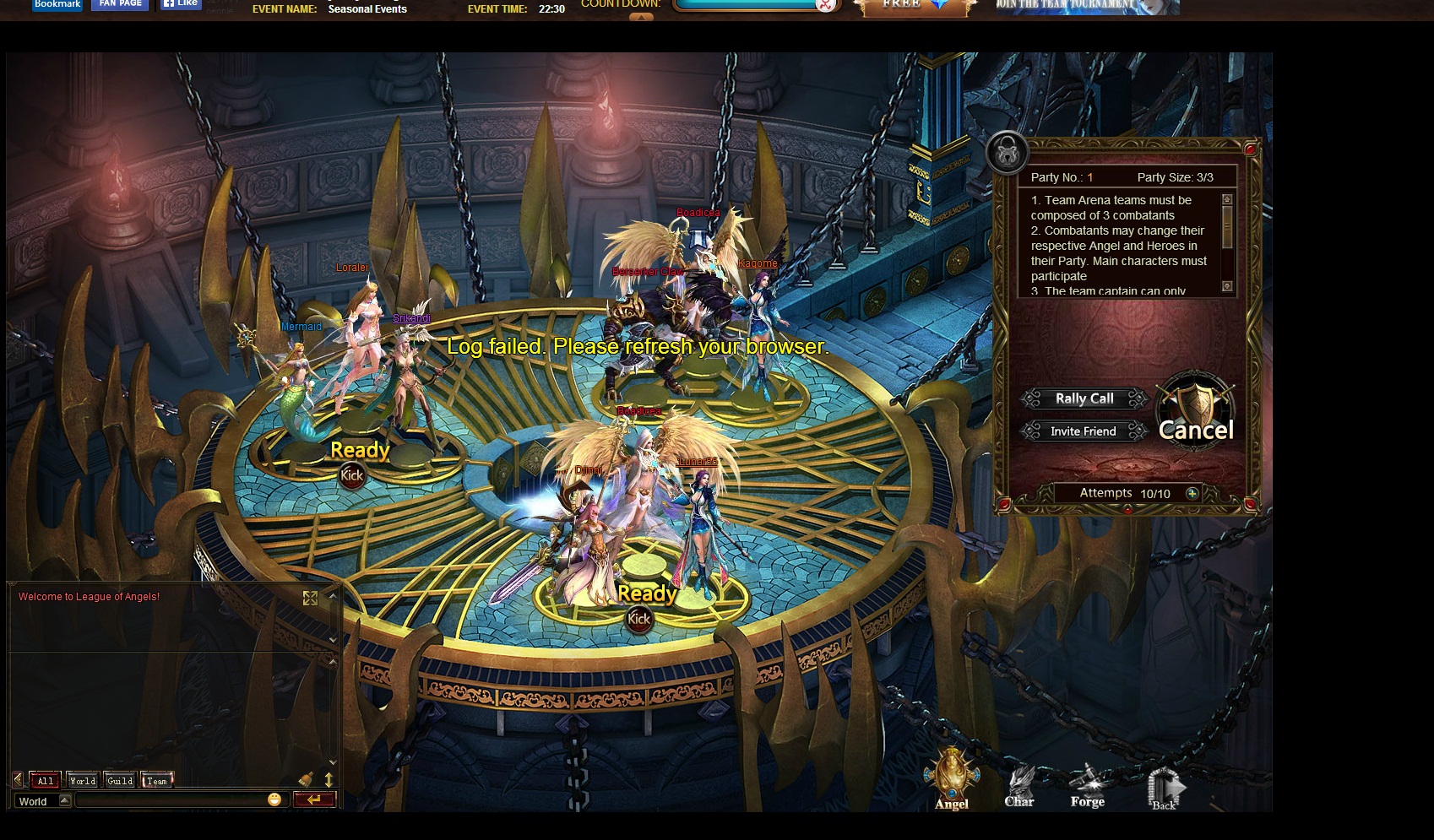Open the chat emoji picker
The height and width of the screenshot is (840, 1434).
(274, 799)
